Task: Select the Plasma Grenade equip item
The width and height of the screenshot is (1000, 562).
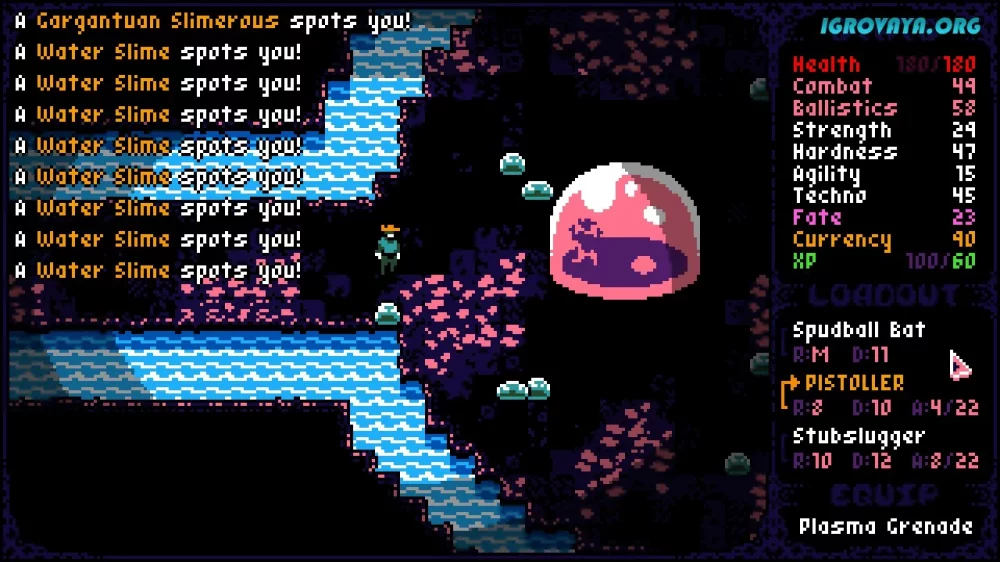Action: (885, 526)
